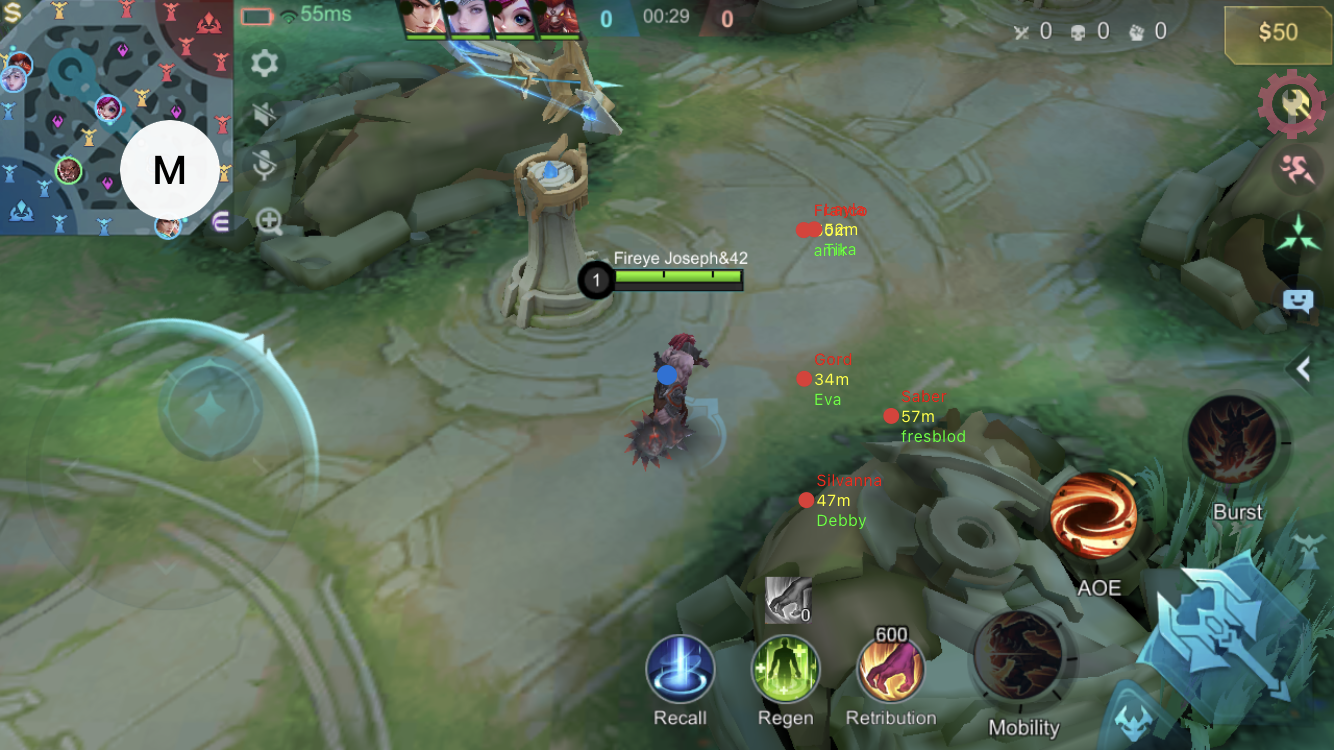Viewport: 1334px width, 750px height.
Task: Use the Regen ability
Action: (786, 669)
